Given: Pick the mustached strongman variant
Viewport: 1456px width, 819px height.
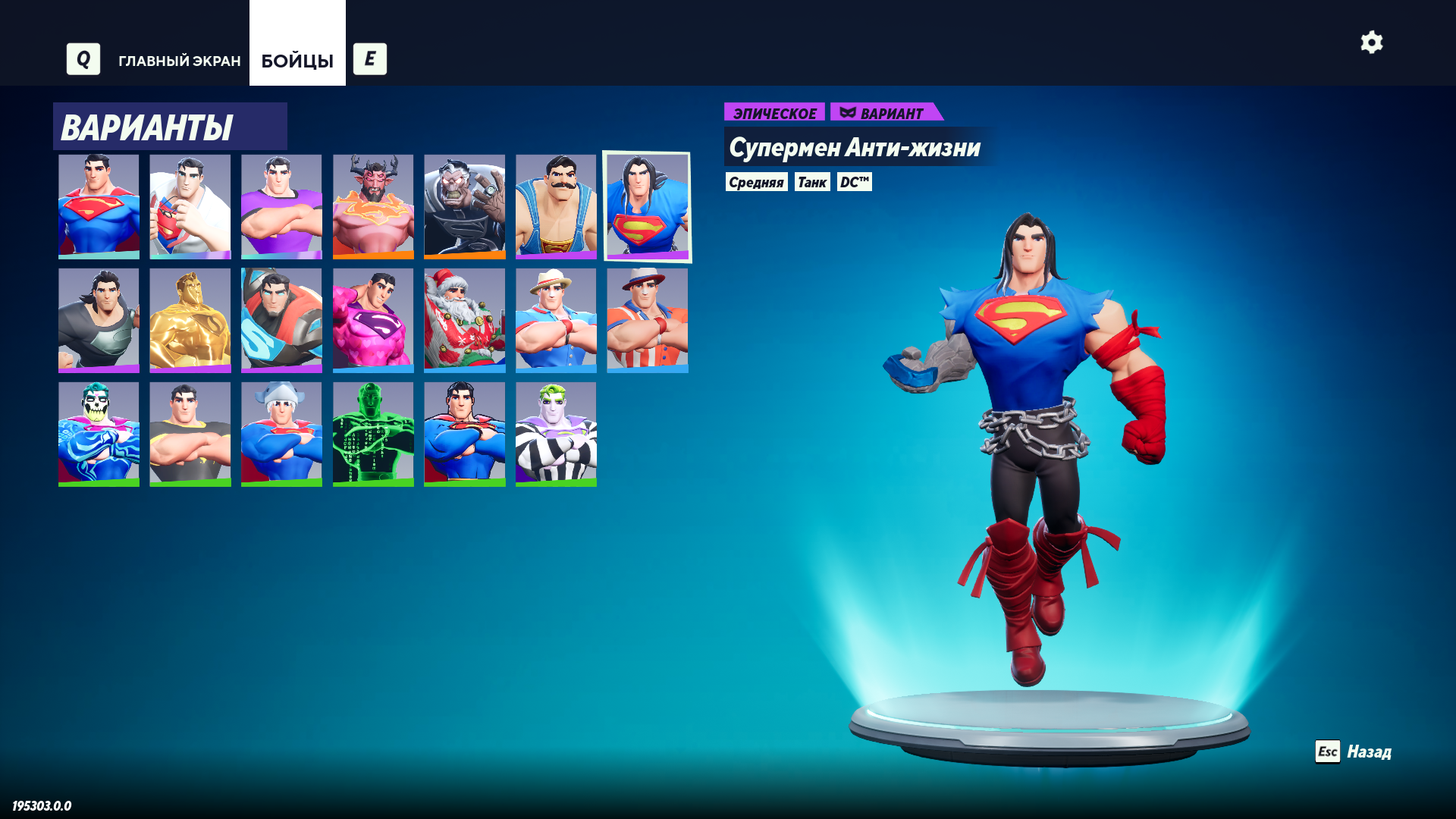Looking at the screenshot, I should (x=556, y=206).
